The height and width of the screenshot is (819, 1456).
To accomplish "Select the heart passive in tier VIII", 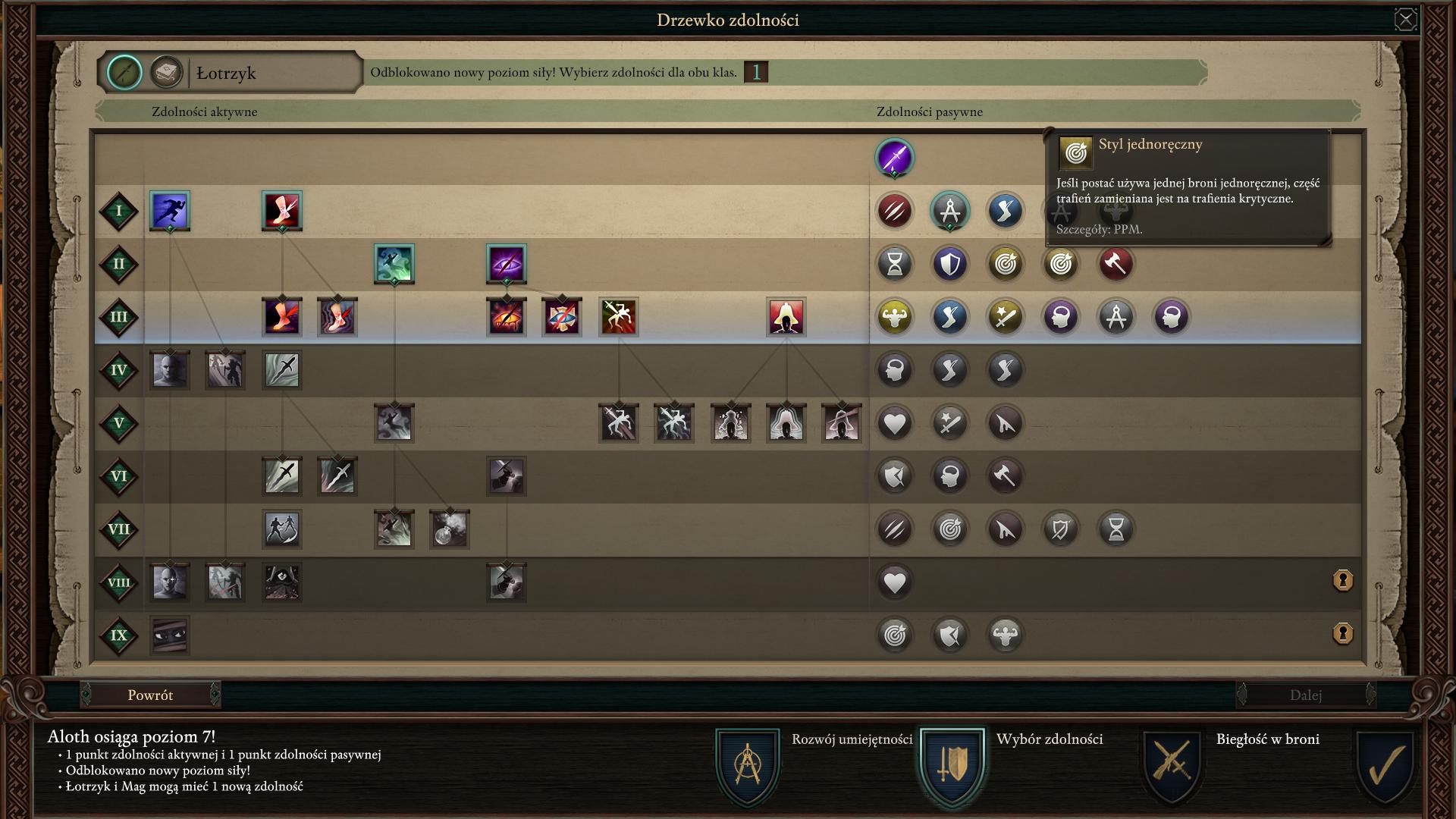I will [x=895, y=582].
